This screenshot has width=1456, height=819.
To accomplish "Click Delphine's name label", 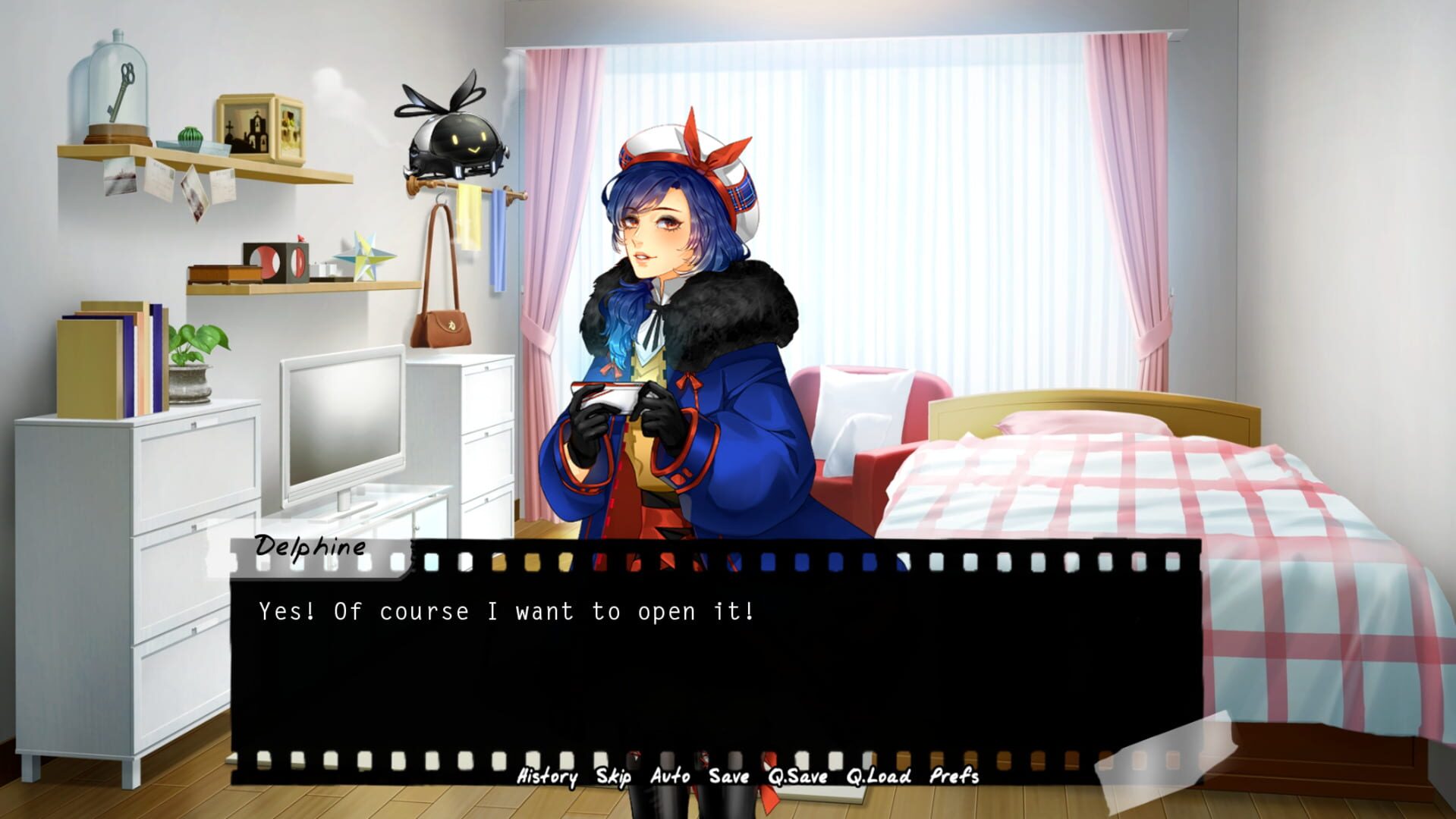I will point(307,548).
